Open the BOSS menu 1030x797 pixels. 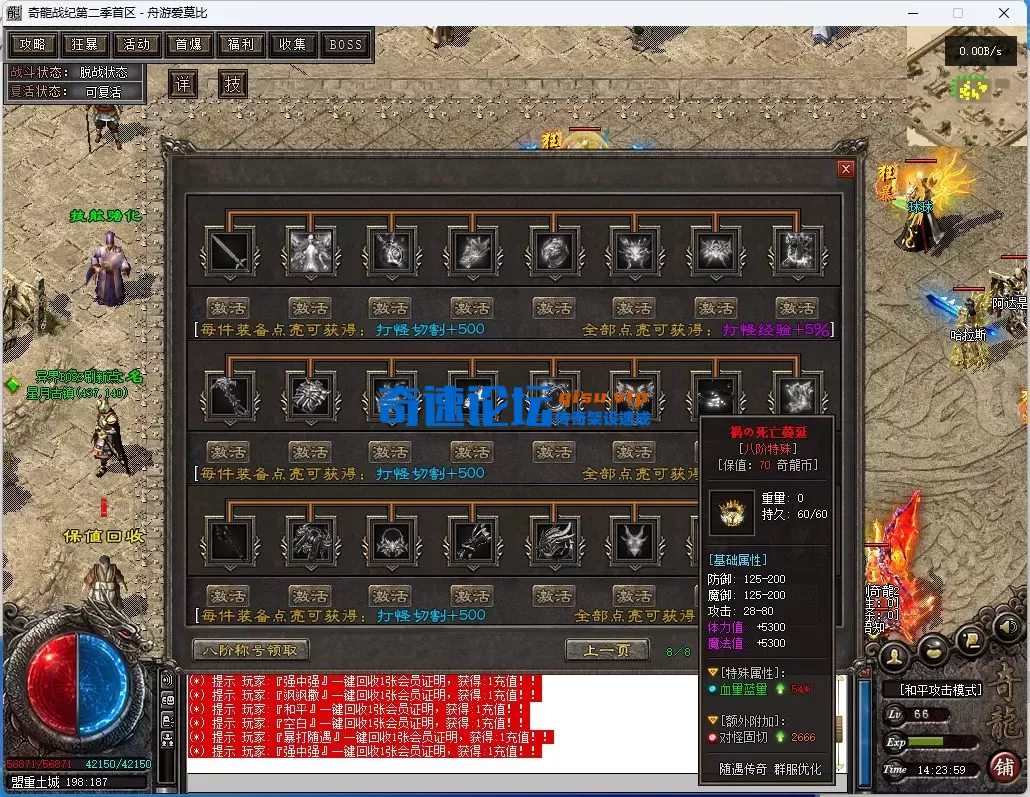[346, 44]
